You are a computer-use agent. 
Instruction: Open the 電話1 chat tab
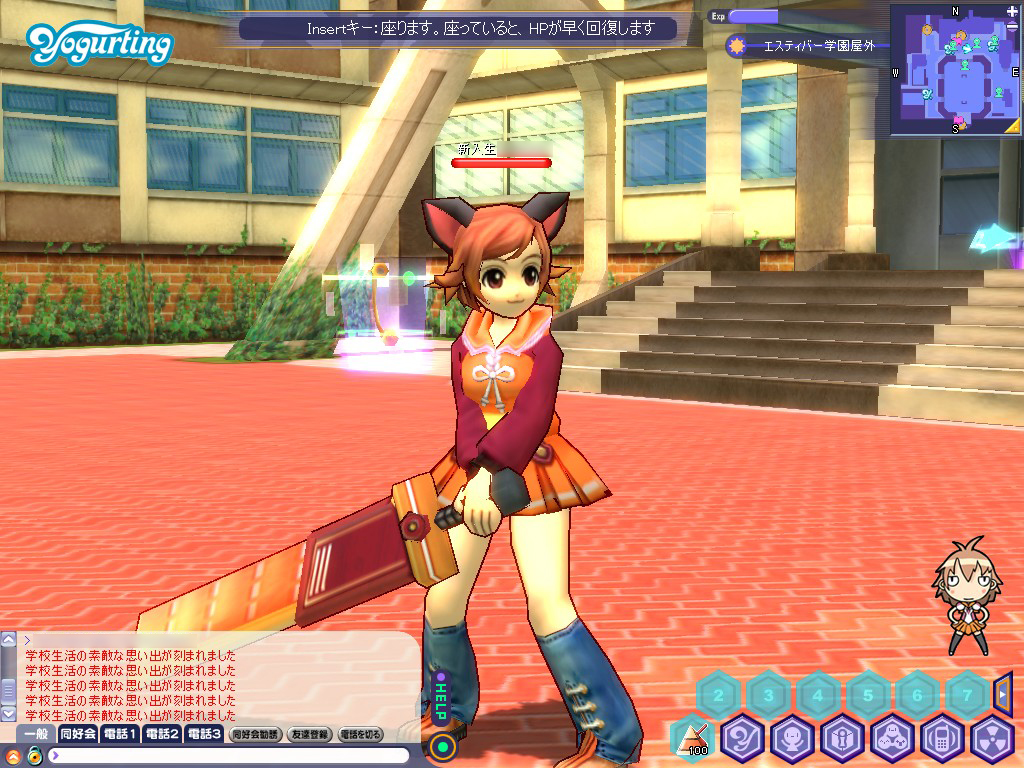point(120,734)
